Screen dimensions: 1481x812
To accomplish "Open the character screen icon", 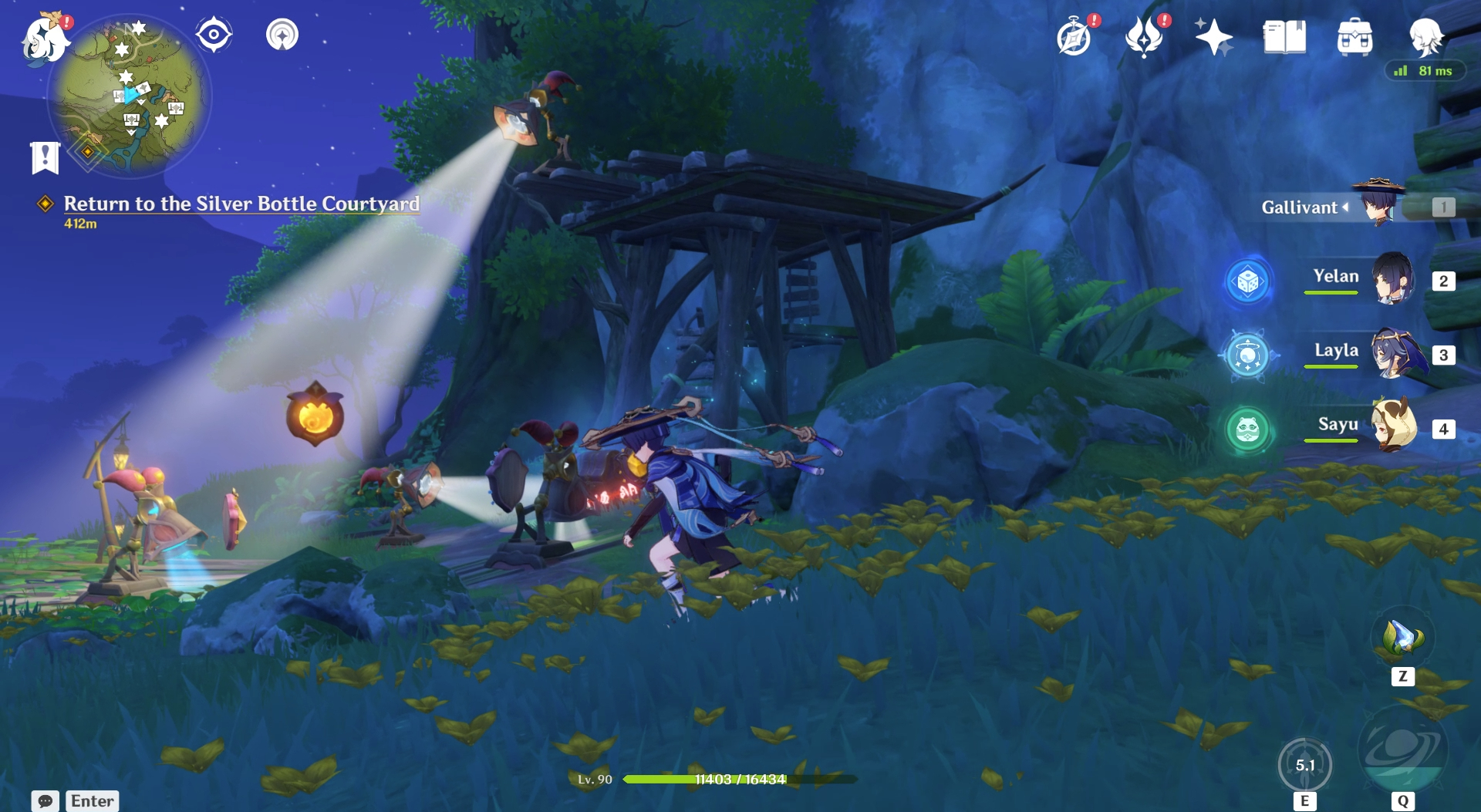I will [x=1425, y=37].
